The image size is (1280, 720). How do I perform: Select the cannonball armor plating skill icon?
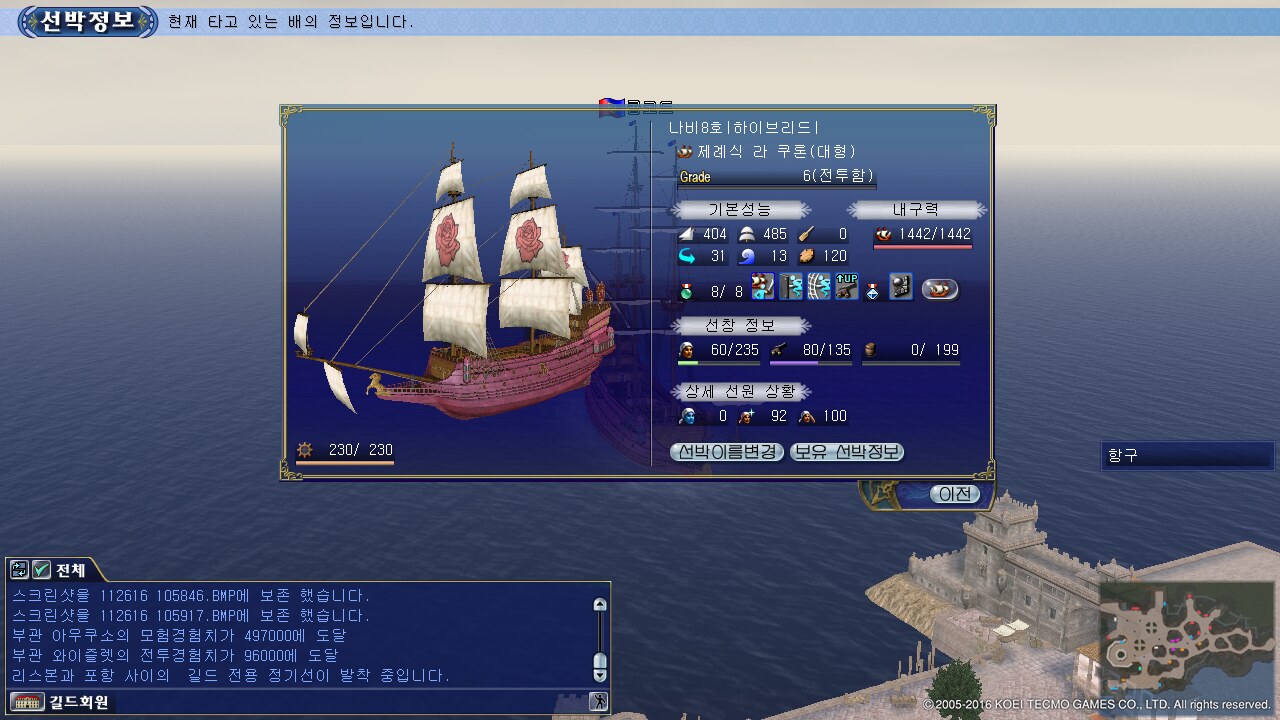pos(901,287)
